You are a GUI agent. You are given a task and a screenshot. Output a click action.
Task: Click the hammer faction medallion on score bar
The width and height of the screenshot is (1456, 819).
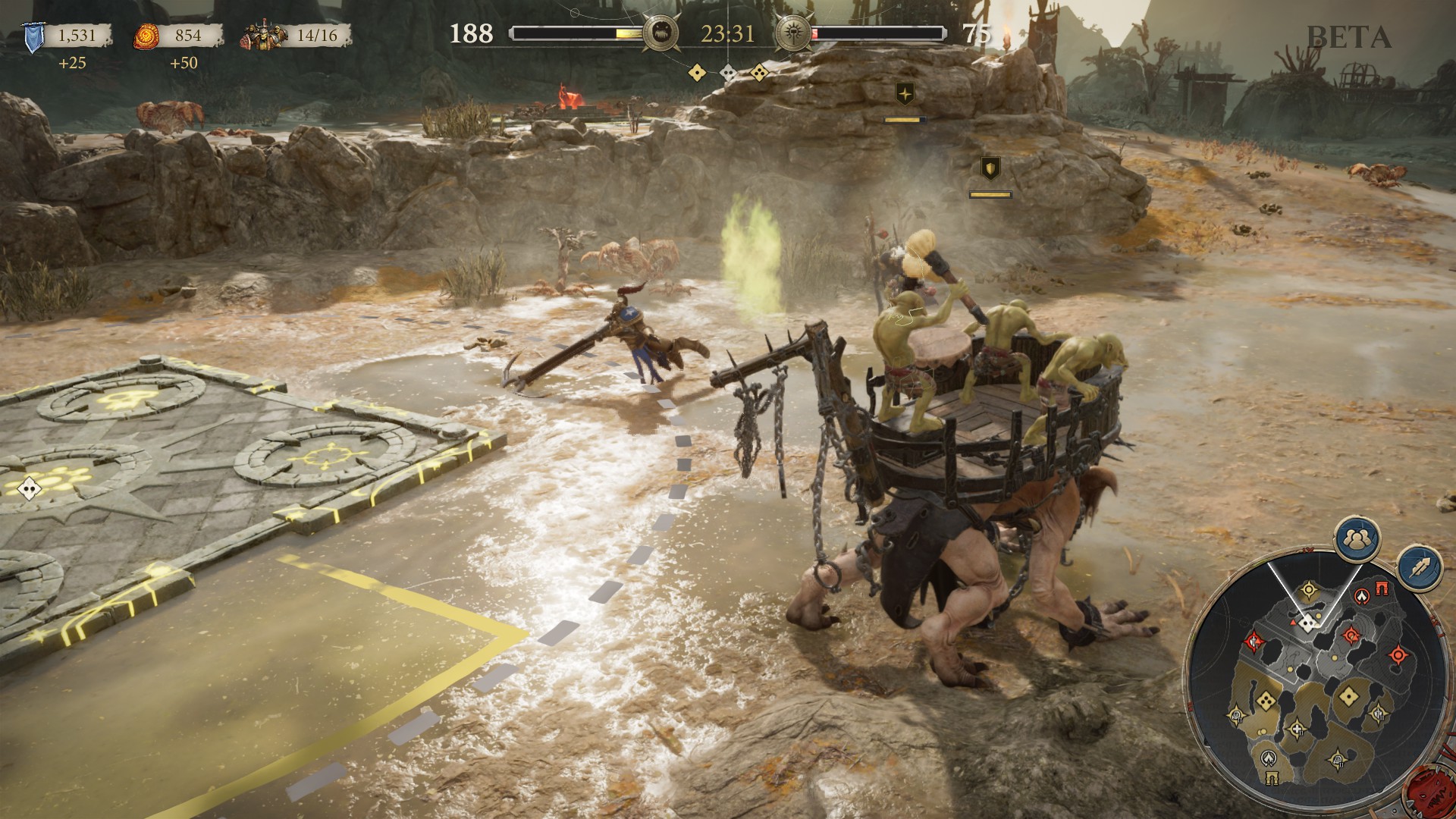(793, 34)
